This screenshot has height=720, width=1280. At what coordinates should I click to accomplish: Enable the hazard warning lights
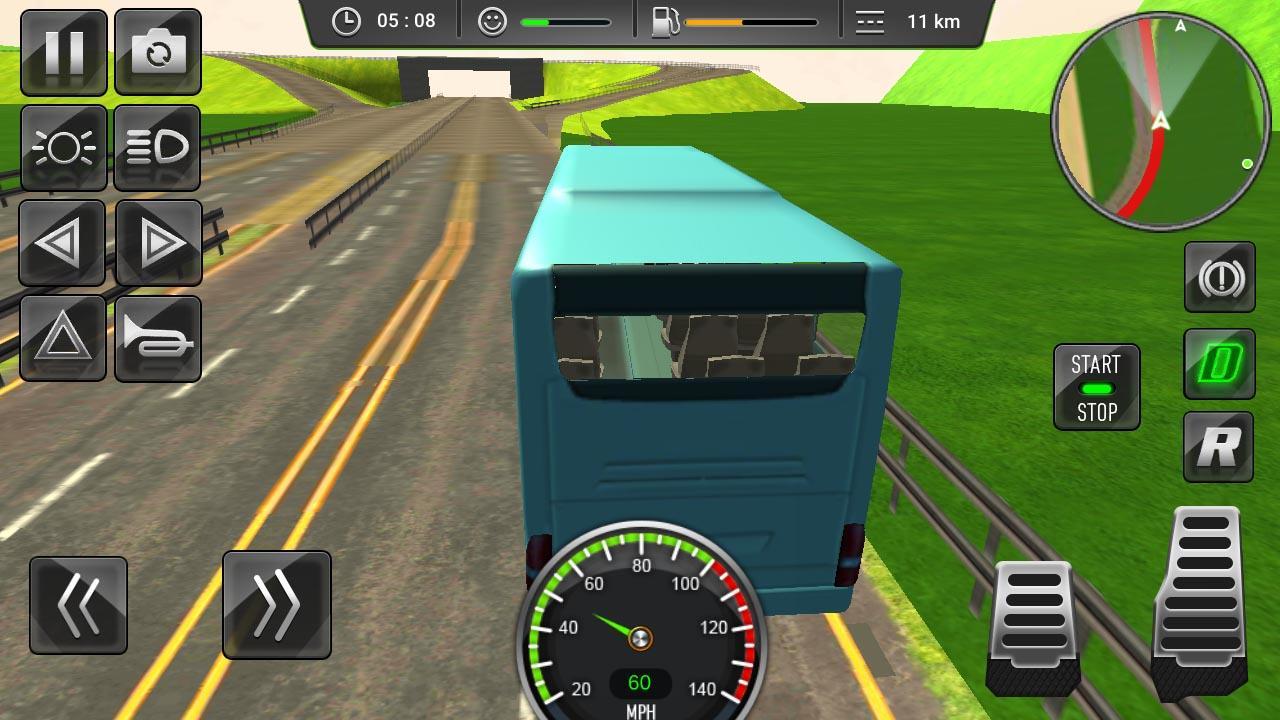pos(63,338)
